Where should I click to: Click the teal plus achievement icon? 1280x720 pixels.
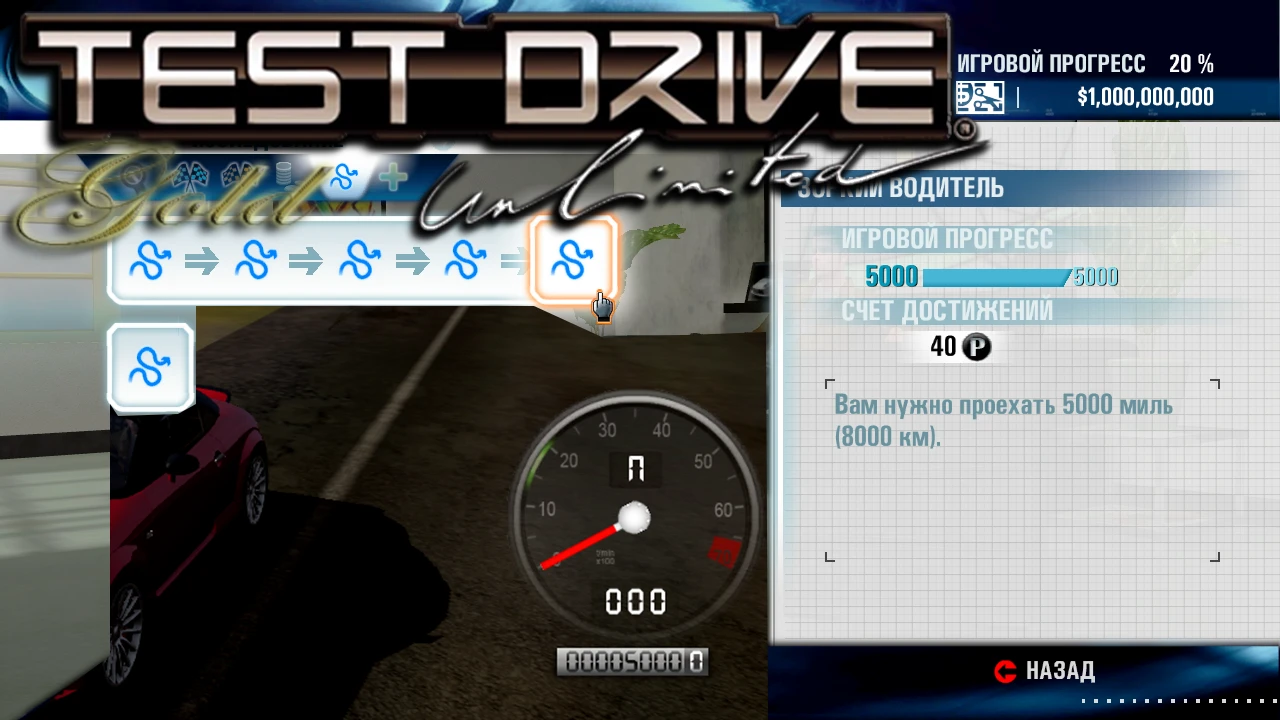[x=392, y=178]
